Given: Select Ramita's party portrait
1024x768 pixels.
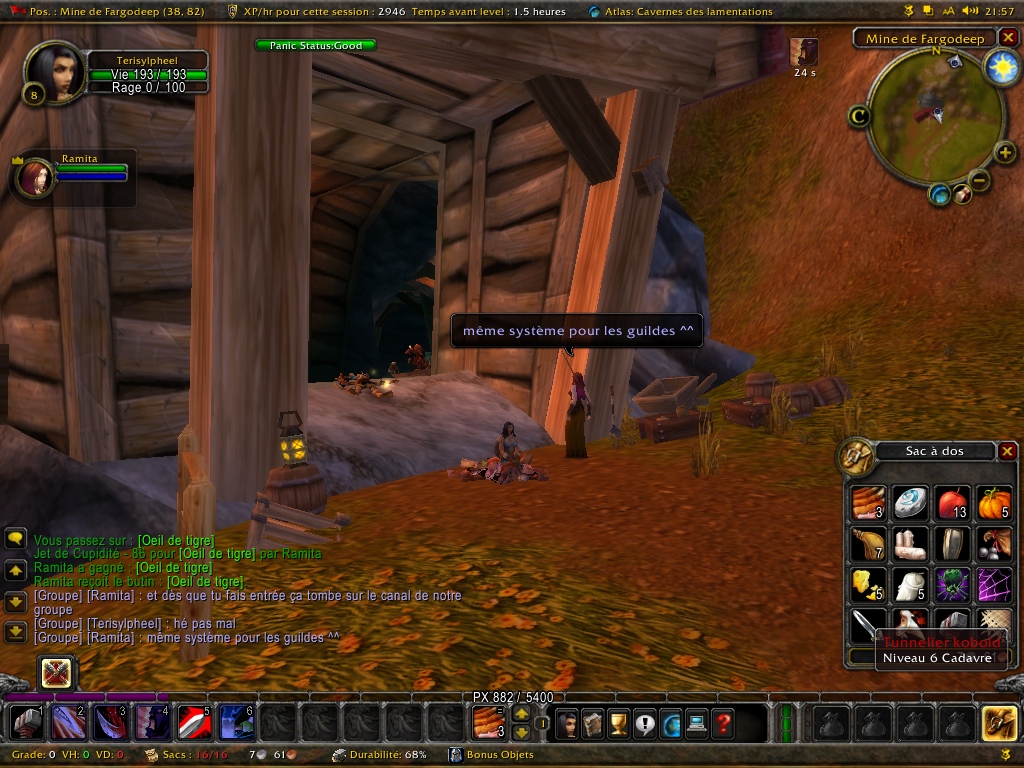Looking at the screenshot, I should tap(36, 178).
